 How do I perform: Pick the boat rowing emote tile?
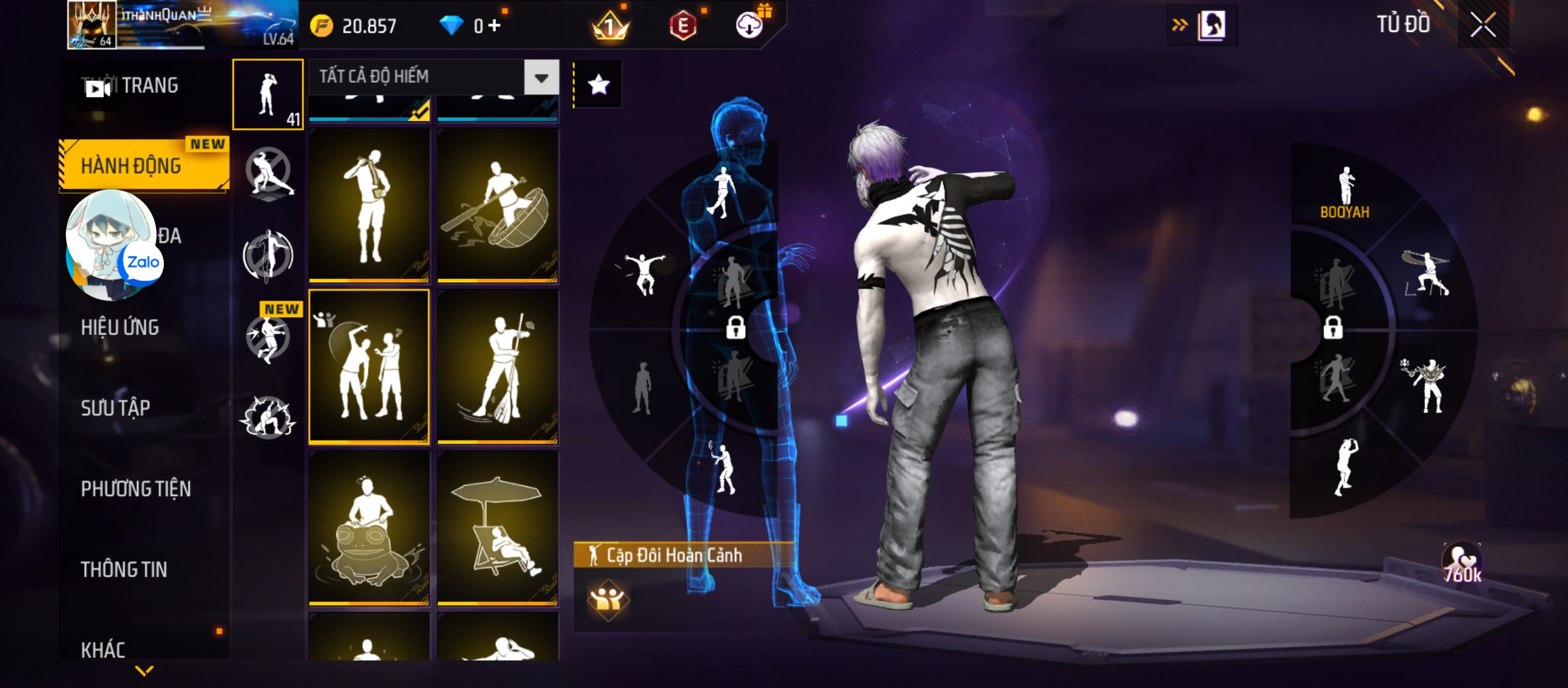498,205
